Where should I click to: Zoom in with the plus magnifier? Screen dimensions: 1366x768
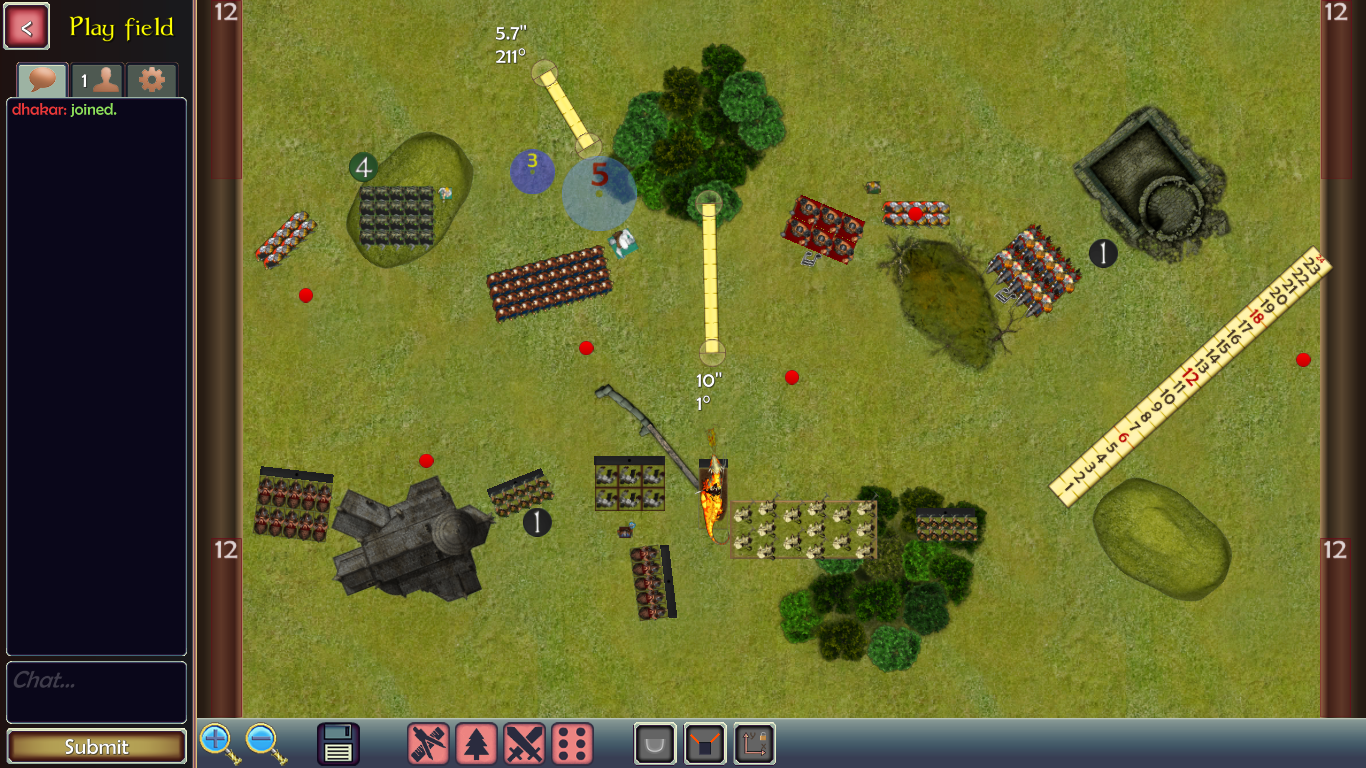[x=218, y=744]
